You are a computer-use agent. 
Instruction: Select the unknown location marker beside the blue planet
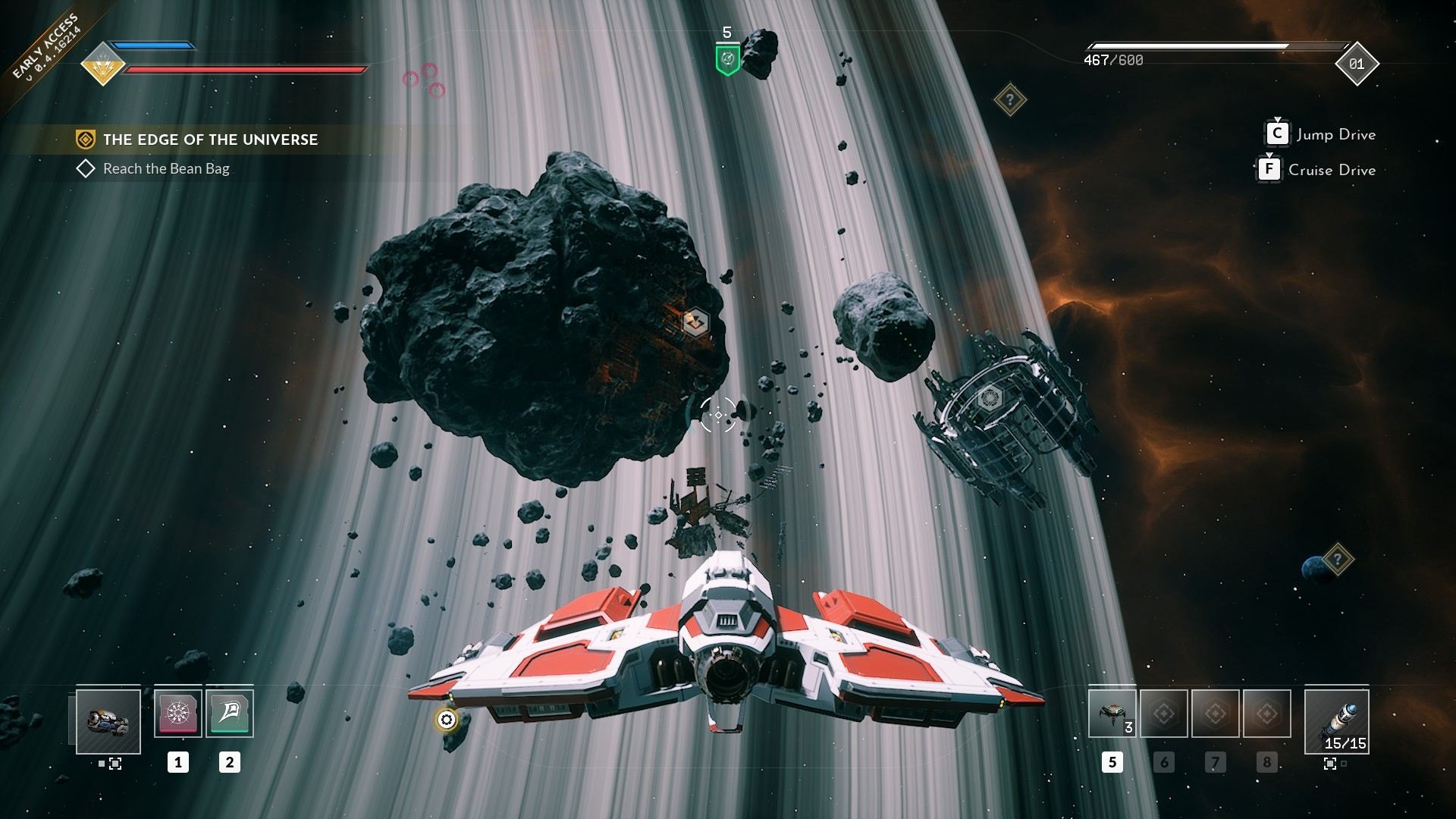1338,560
